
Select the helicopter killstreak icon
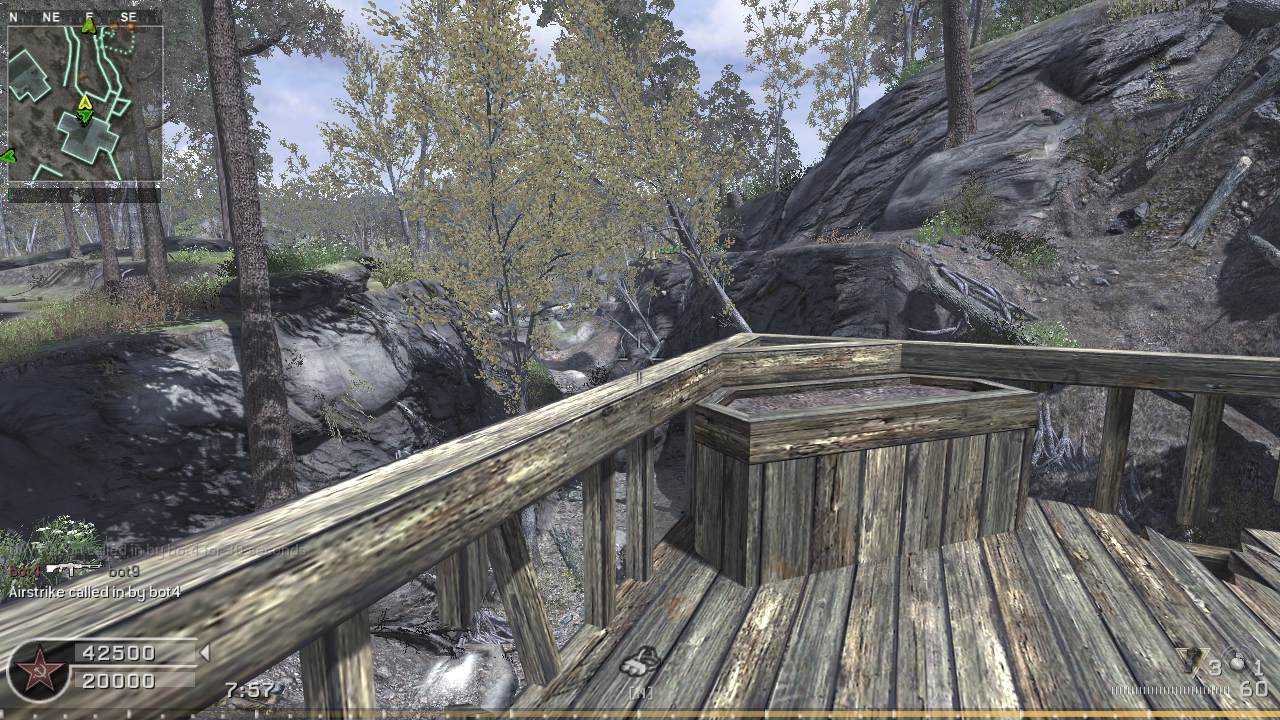640,661
